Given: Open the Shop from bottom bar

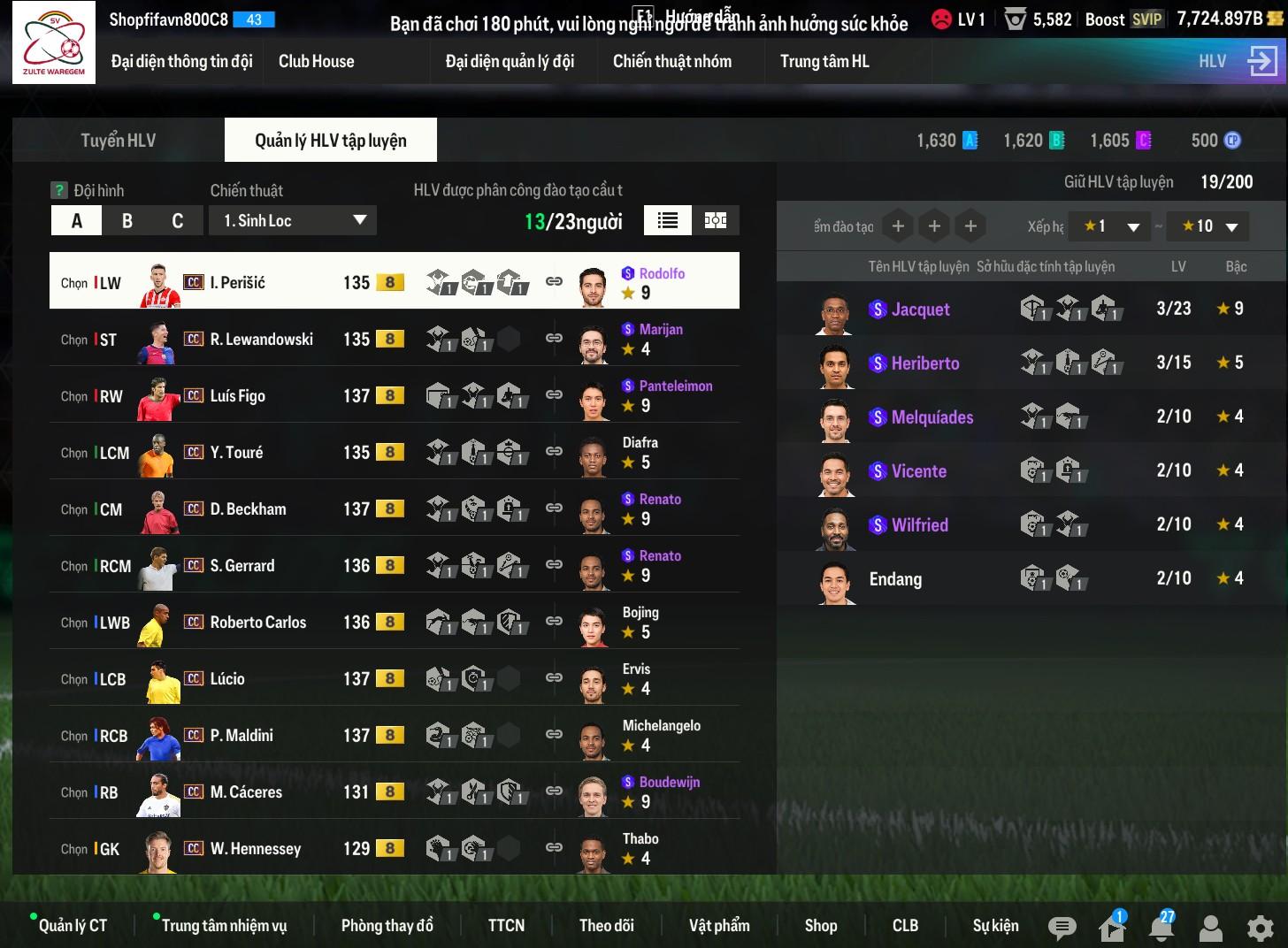Looking at the screenshot, I should tap(820, 925).
